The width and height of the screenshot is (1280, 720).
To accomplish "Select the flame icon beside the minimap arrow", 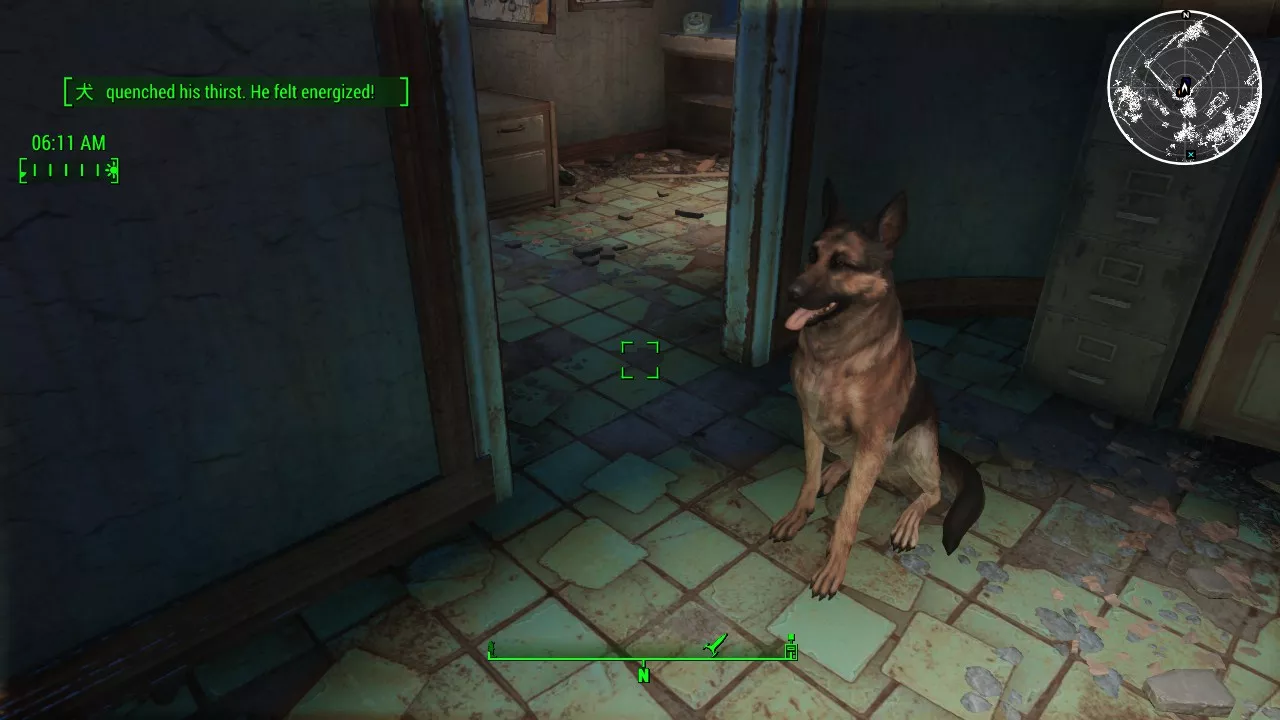I will point(1179,93).
